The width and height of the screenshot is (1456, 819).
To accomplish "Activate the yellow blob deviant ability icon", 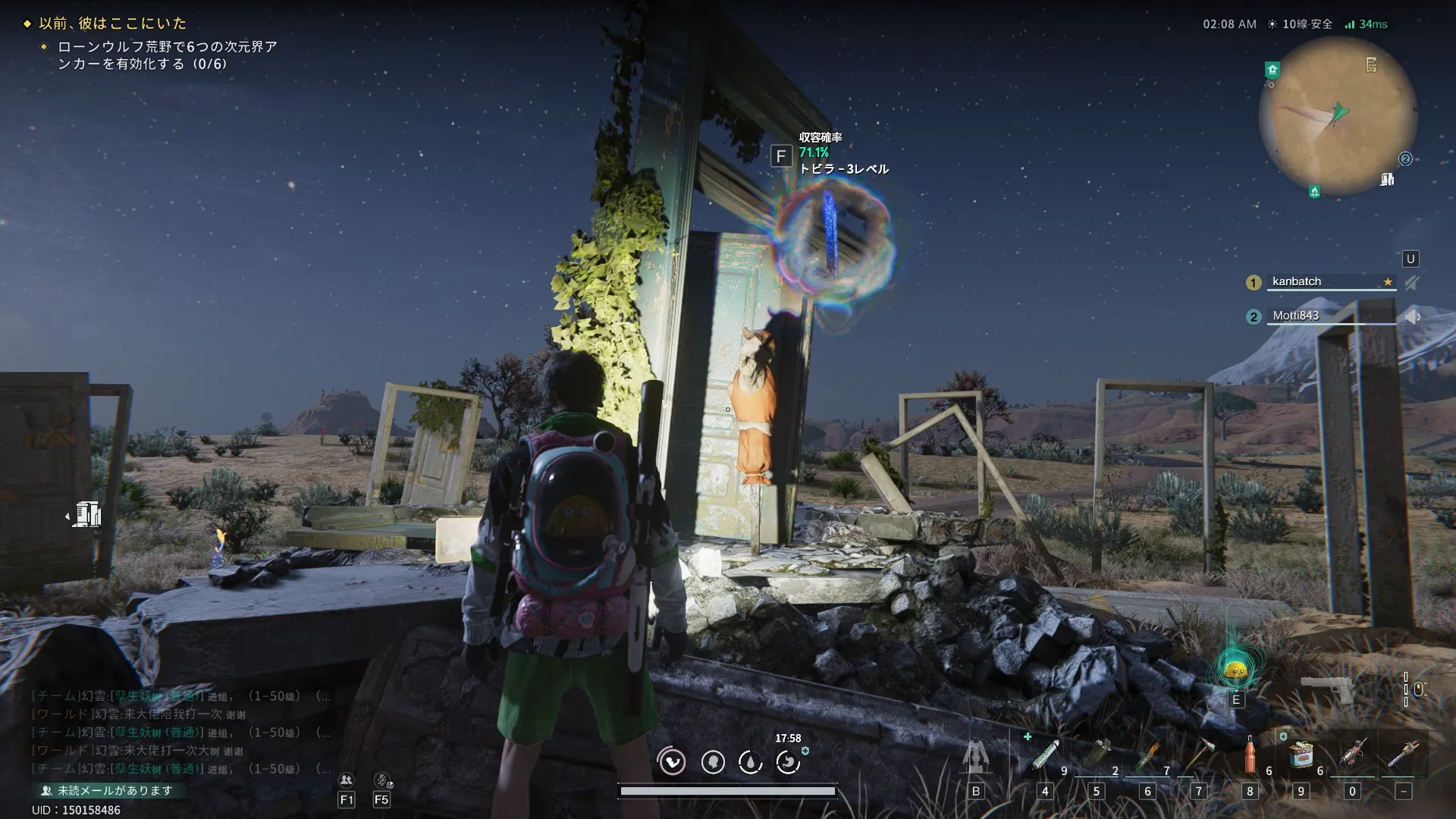I will tap(1236, 670).
